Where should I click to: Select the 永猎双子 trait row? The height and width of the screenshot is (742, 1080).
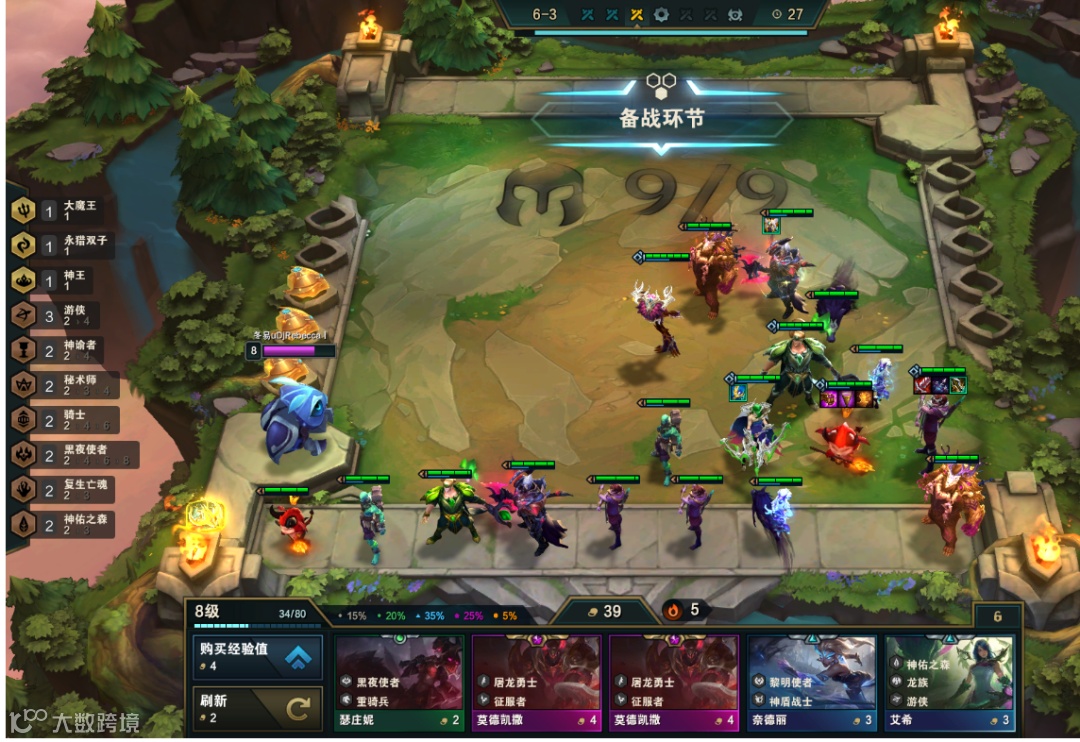(x=62, y=246)
